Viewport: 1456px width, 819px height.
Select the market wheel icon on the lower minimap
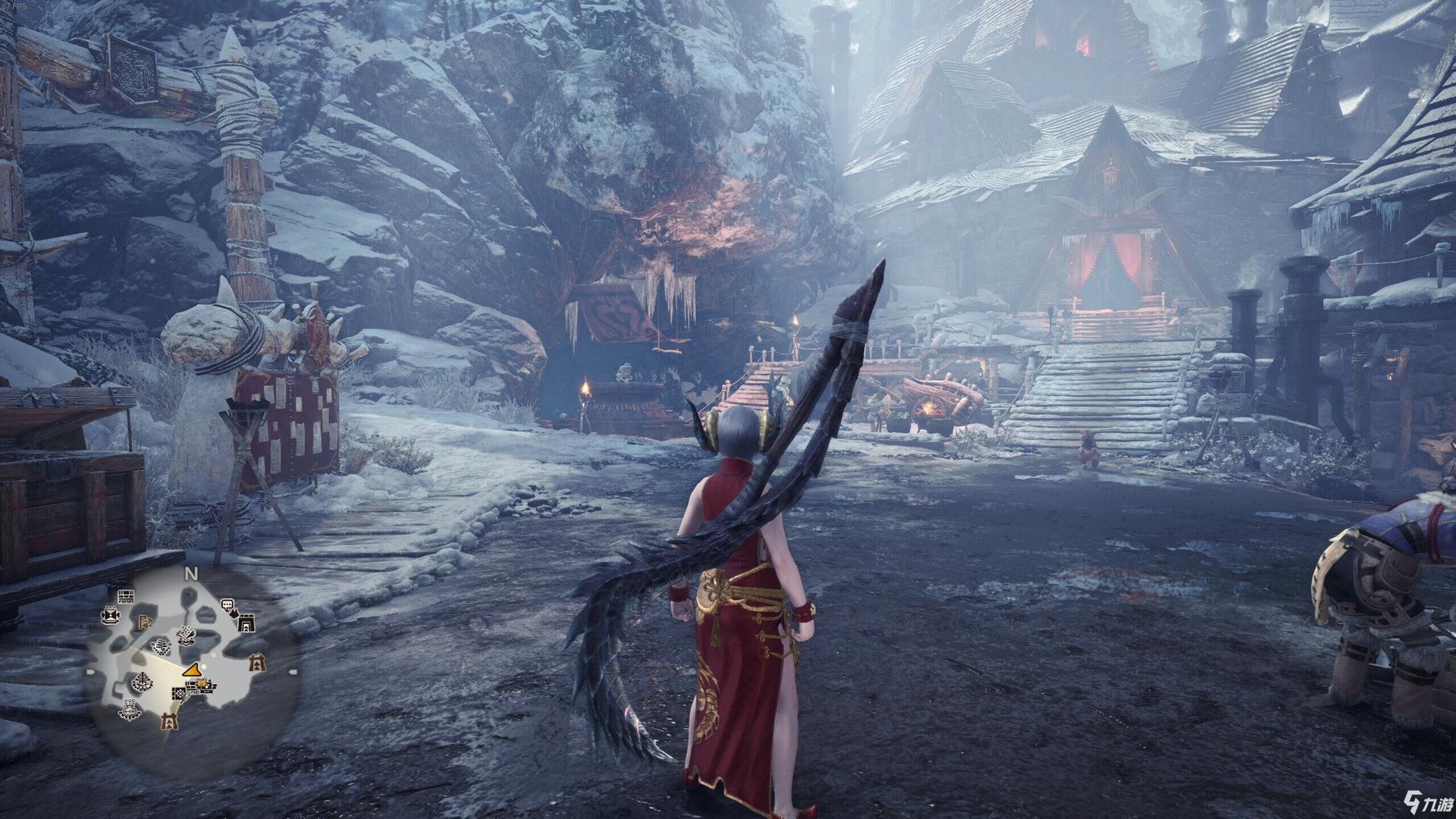click(143, 681)
